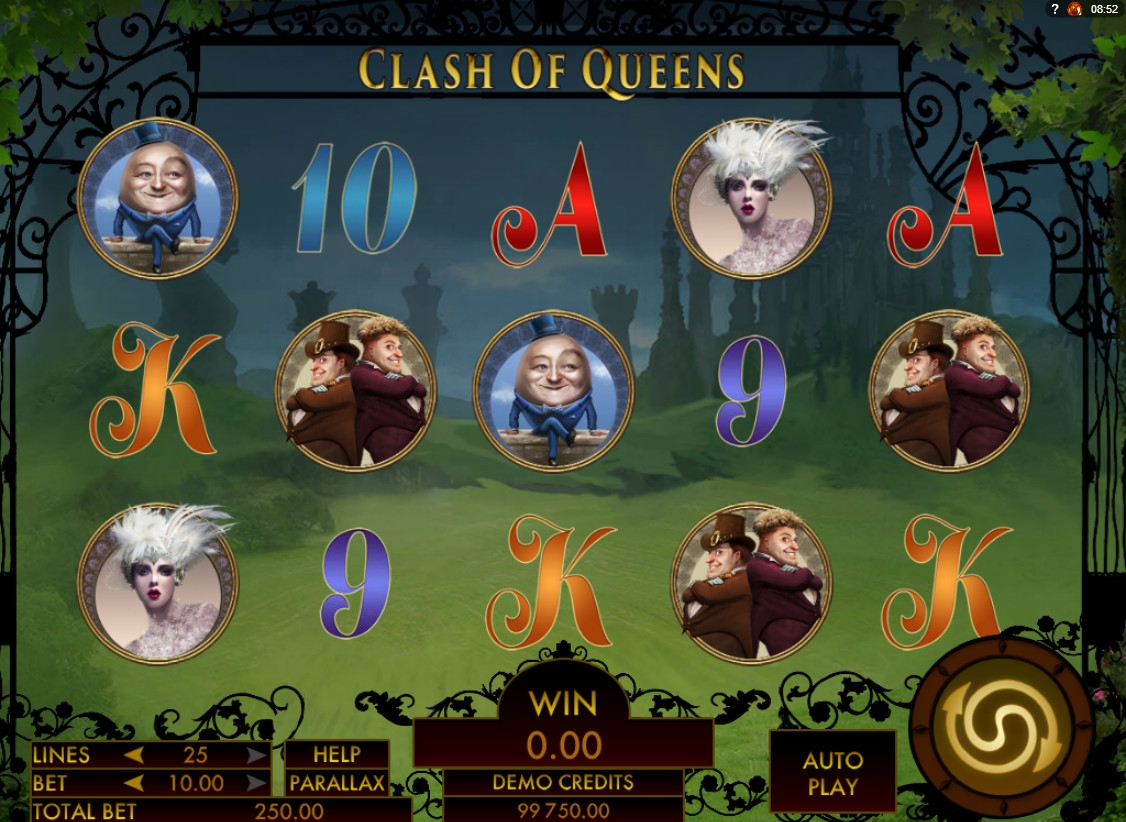Decrease the number of lines
This screenshot has height=822, width=1126.
pyautogui.click(x=133, y=755)
